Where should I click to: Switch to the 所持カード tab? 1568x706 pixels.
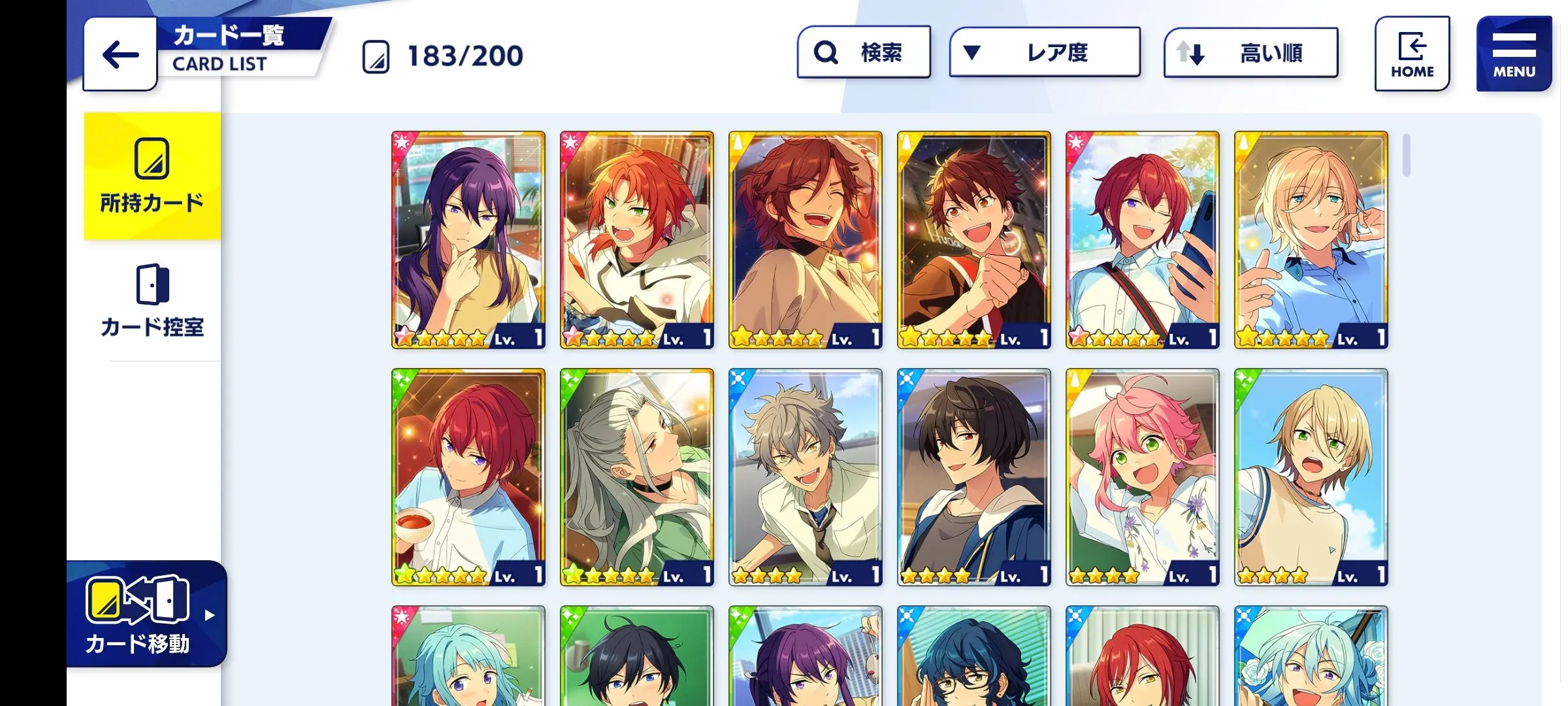152,175
